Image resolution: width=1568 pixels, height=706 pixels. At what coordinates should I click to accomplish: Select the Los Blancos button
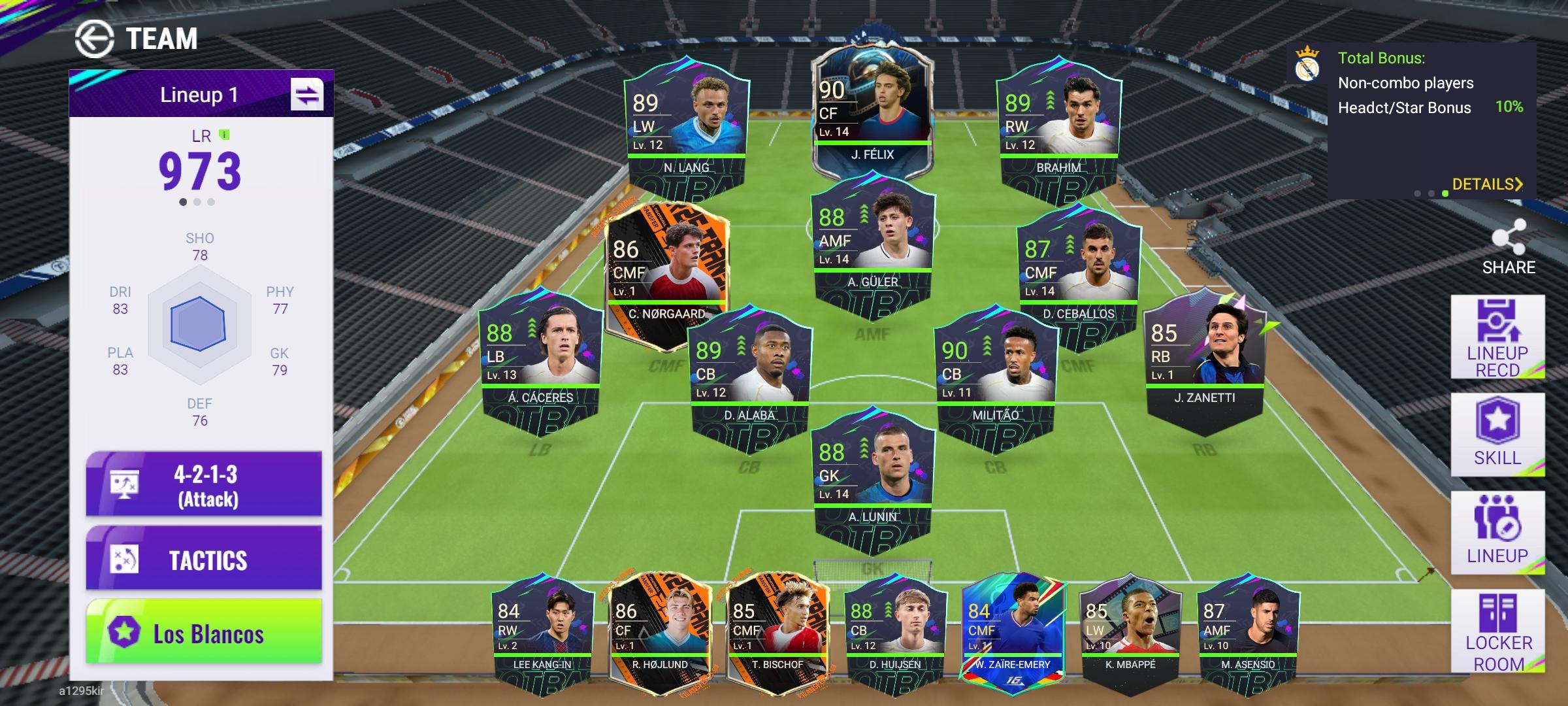[x=204, y=633]
